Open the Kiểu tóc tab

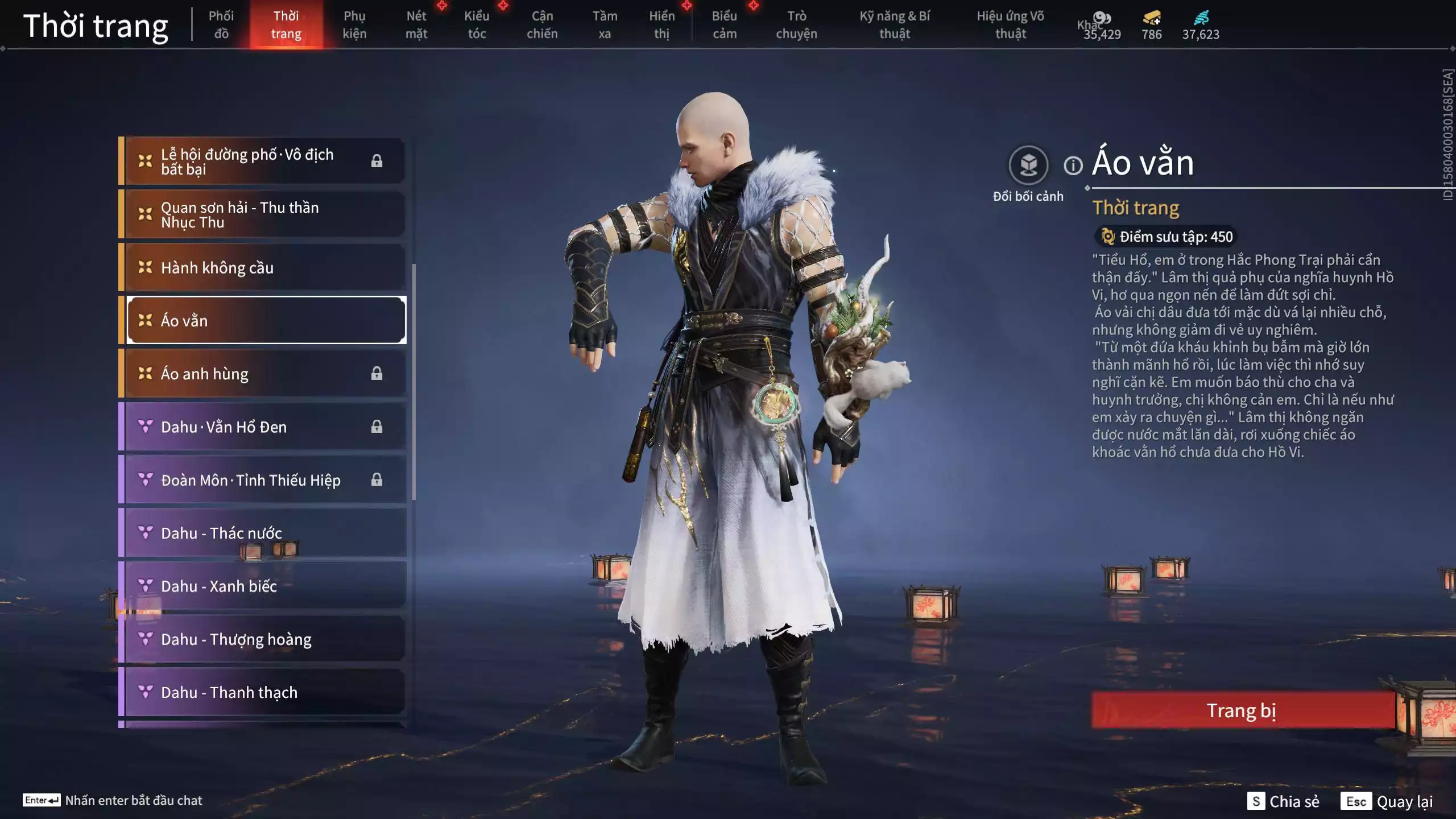click(477, 24)
